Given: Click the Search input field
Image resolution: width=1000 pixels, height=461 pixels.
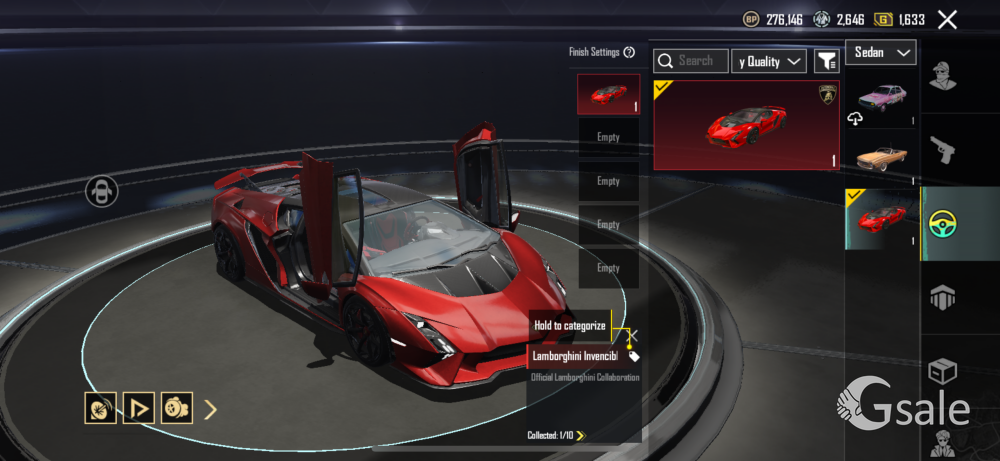Looking at the screenshot, I should coord(691,61).
